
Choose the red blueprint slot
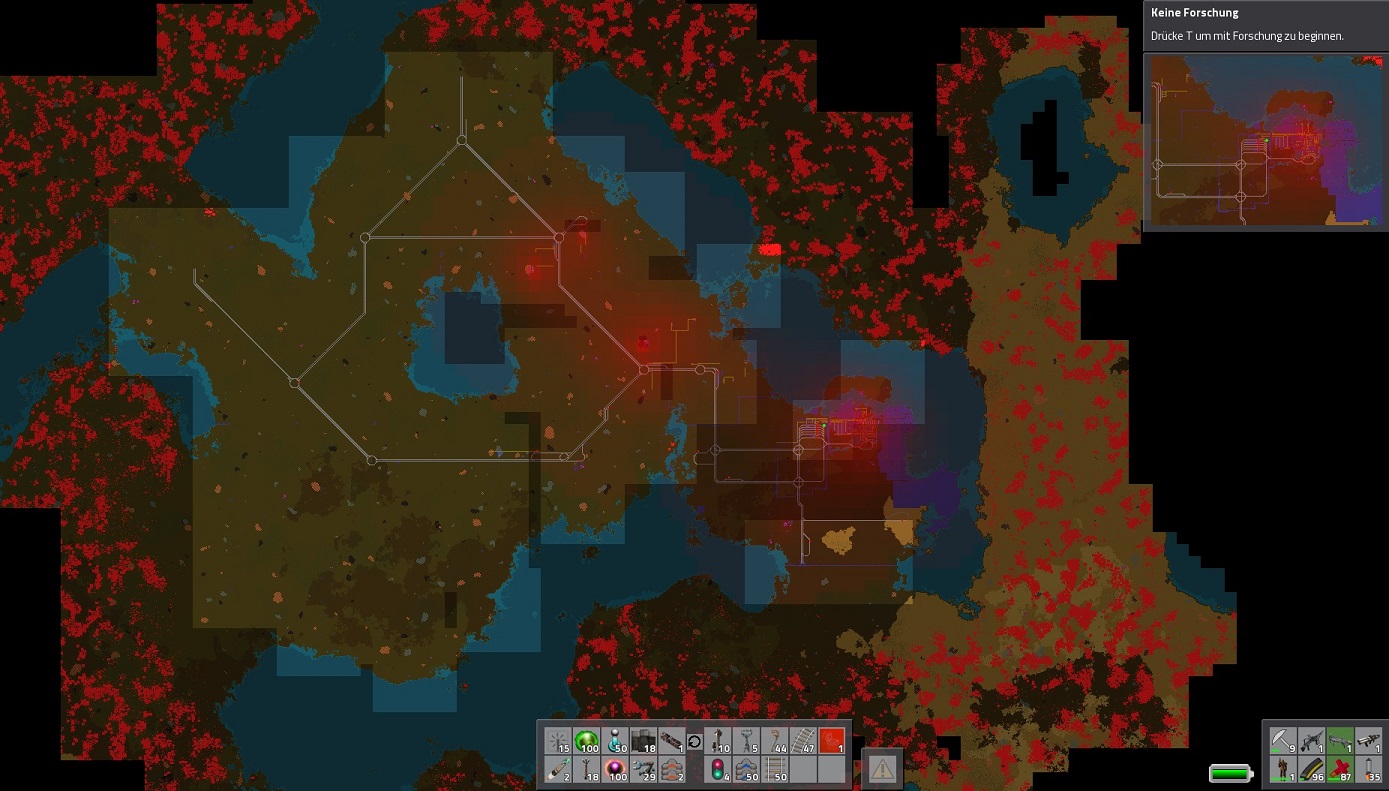pyautogui.click(x=832, y=741)
